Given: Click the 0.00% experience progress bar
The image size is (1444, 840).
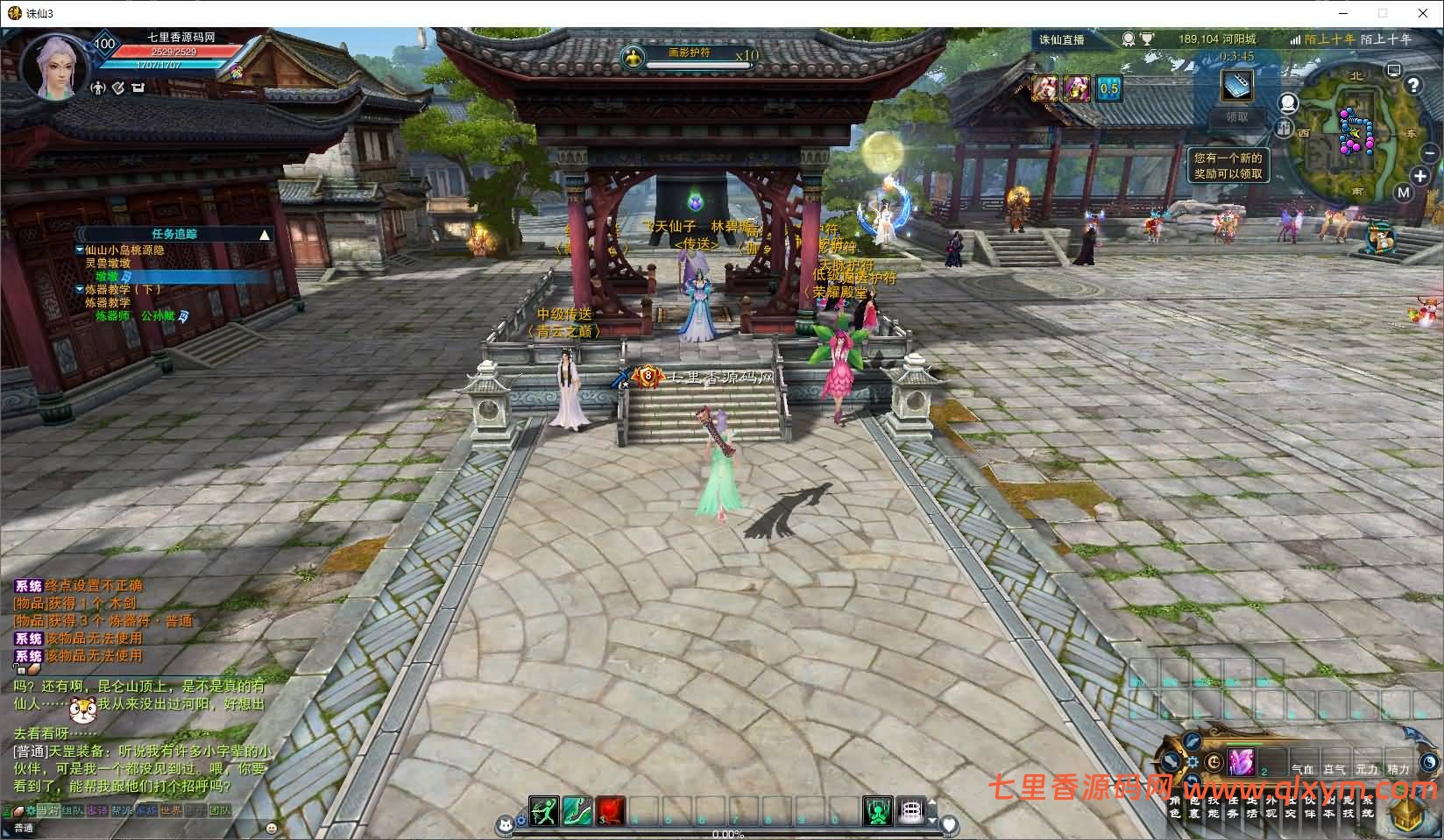Looking at the screenshot, I should 727,834.
